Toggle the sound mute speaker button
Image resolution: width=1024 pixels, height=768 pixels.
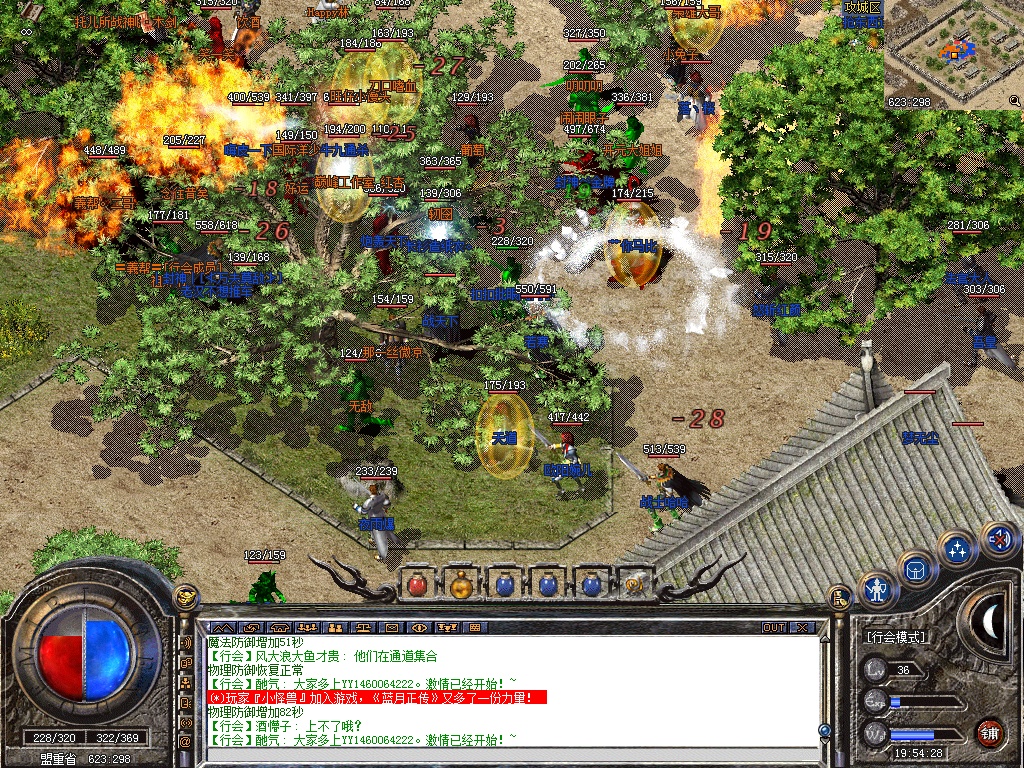coord(997,539)
